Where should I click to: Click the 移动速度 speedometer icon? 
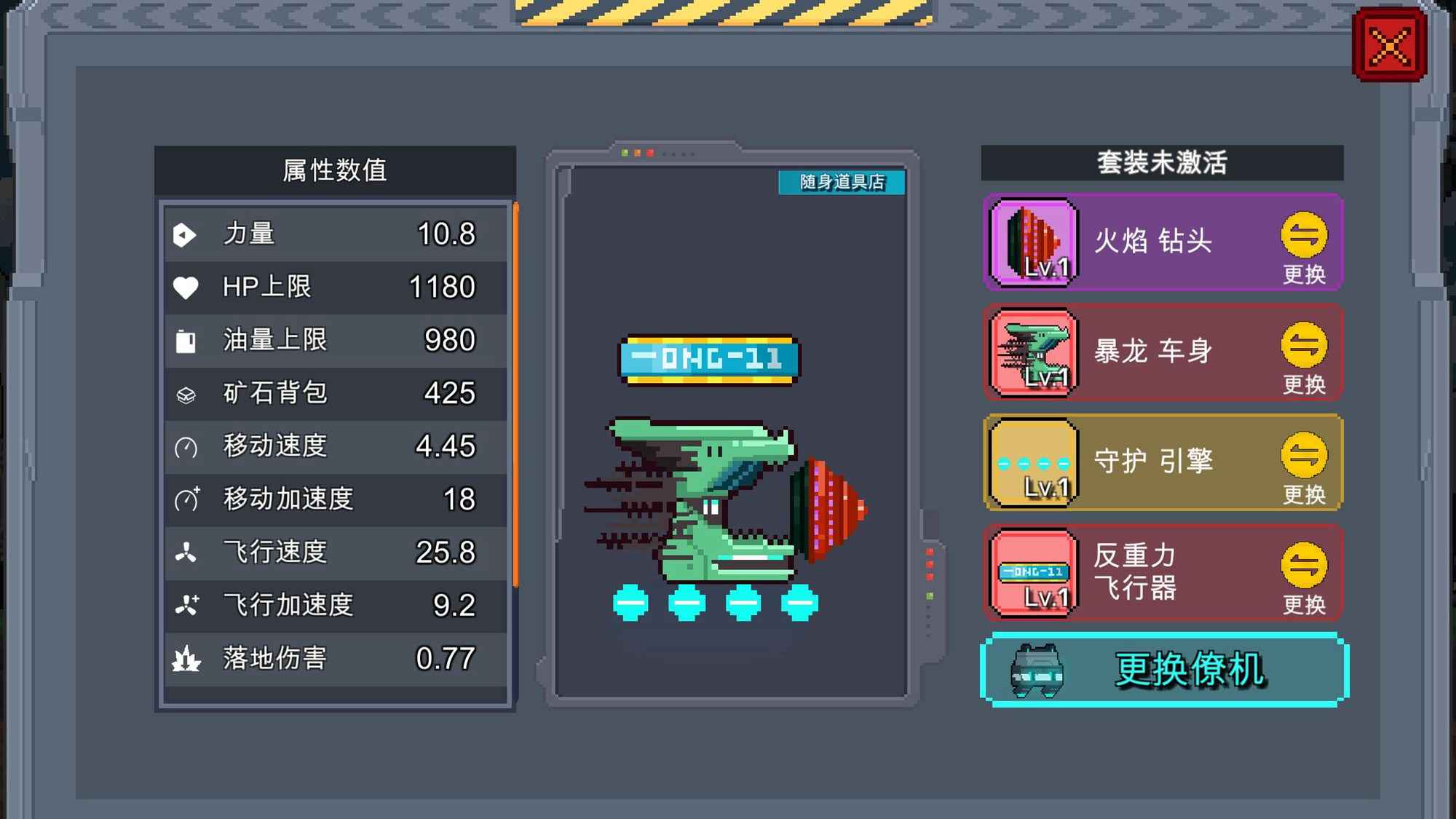click(188, 446)
